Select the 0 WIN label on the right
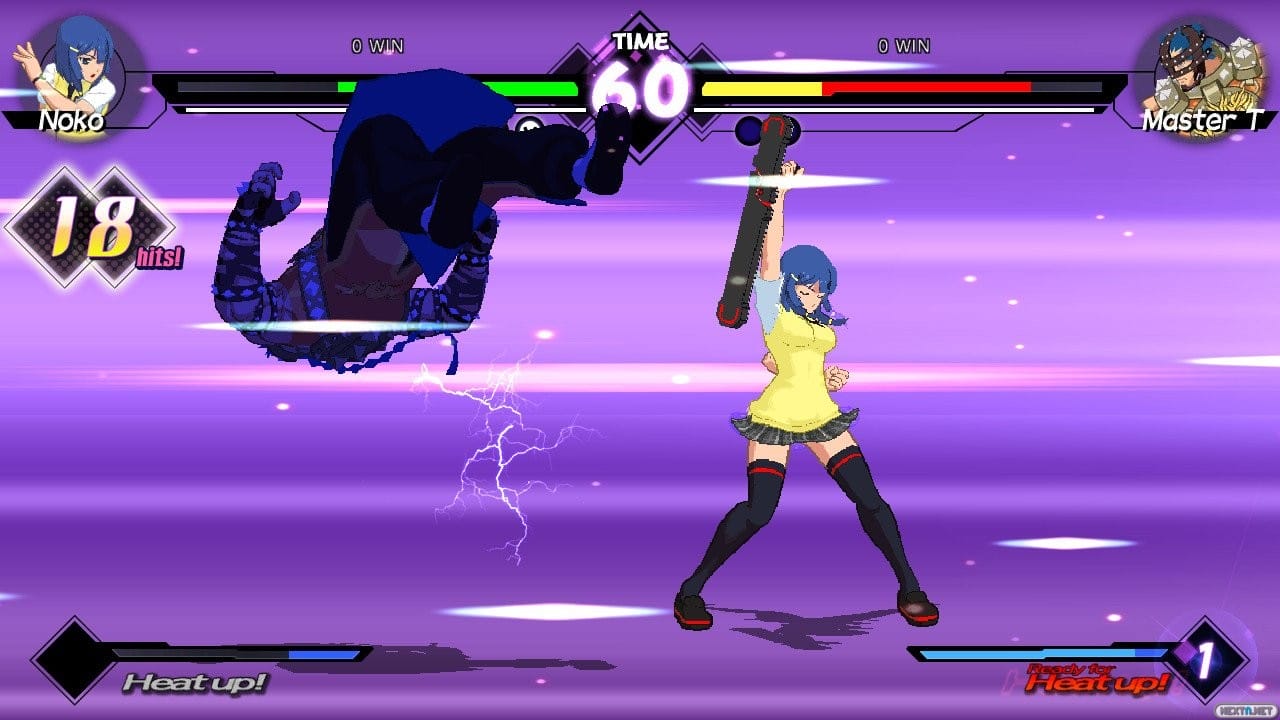The height and width of the screenshot is (720, 1280). click(x=903, y=45)
